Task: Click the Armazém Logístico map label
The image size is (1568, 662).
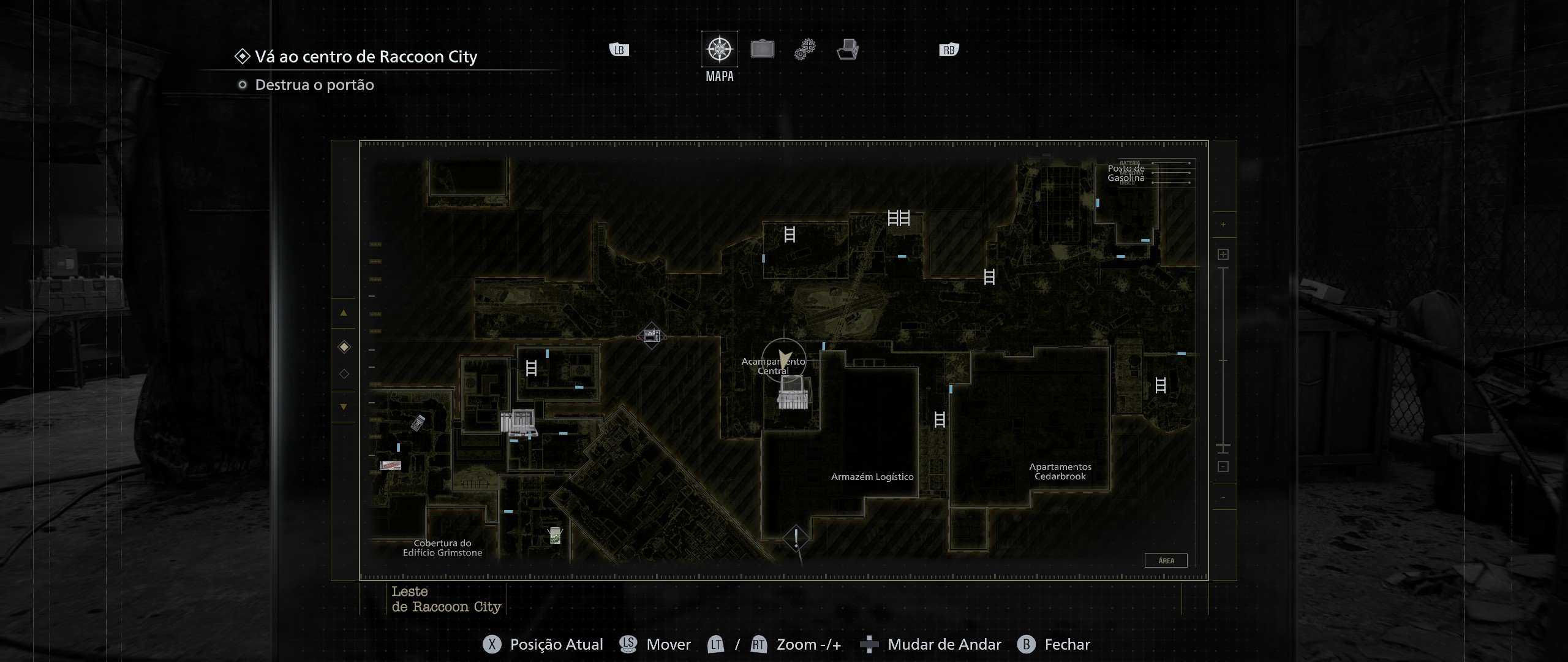Action: click(x=872, y=477)
